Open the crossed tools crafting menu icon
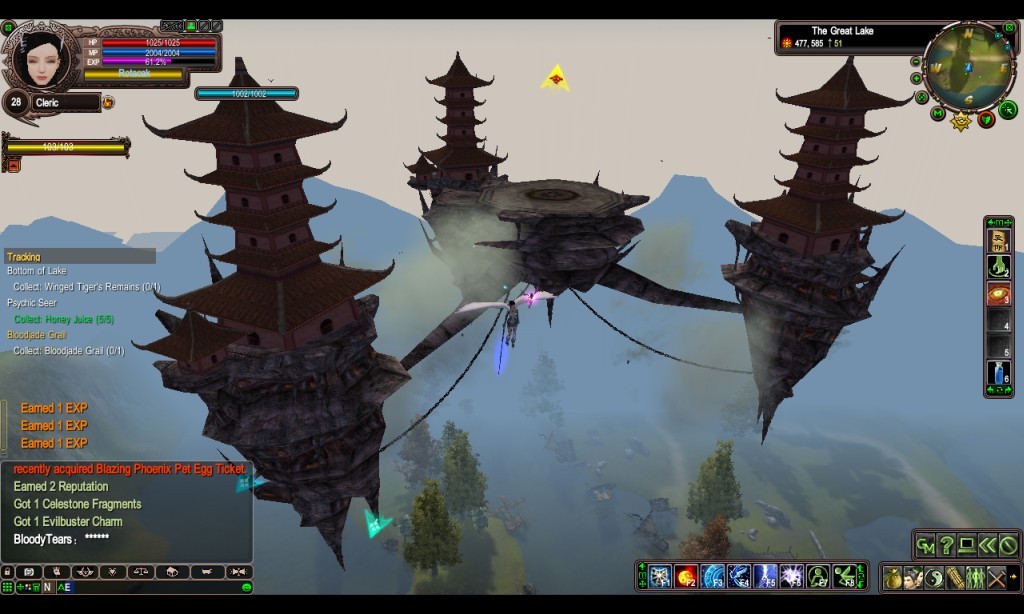The height and width of the screenshot is (614, 1024). (995, 577)
